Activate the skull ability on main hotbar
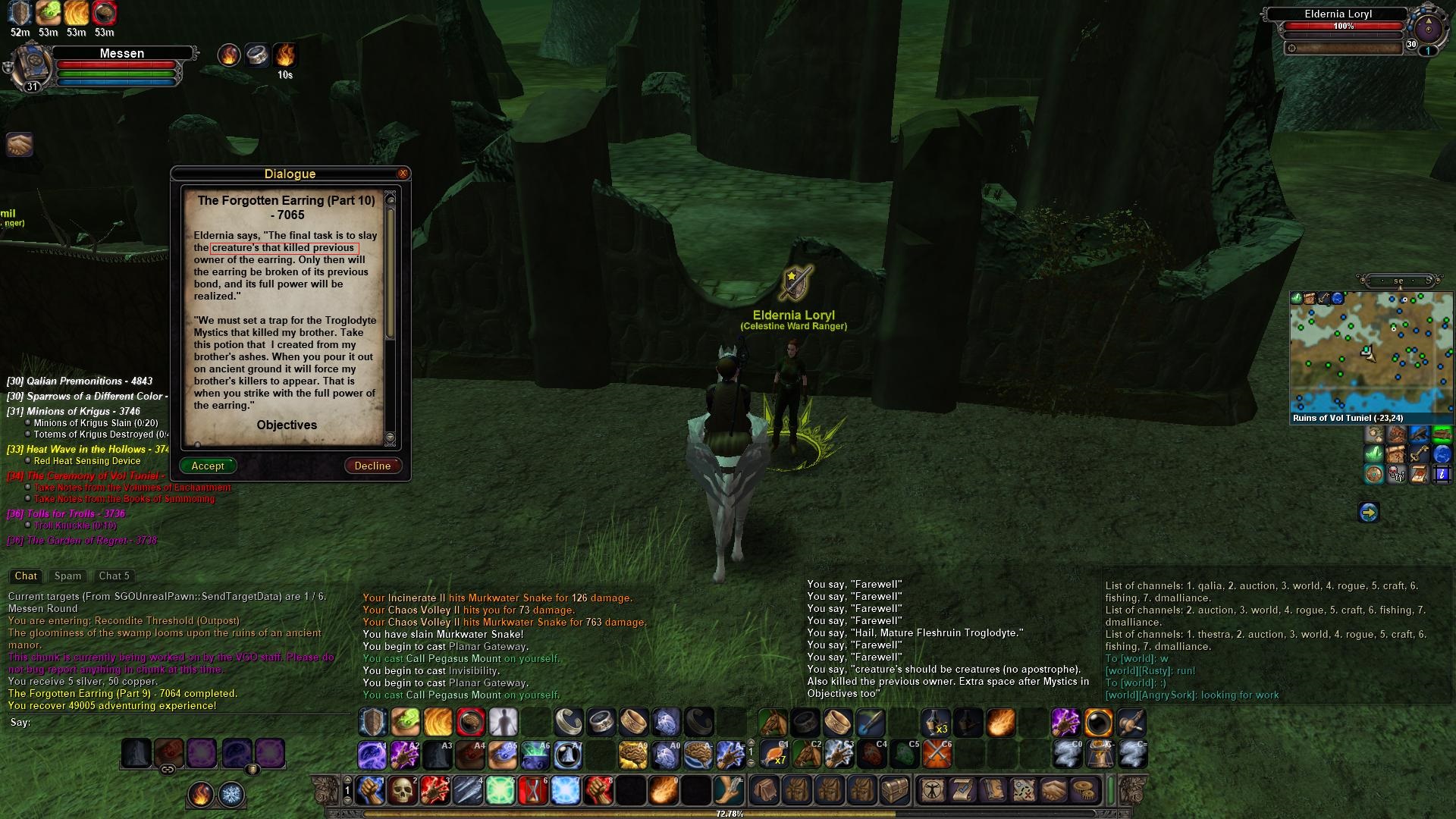Viewport: 1456px width, 819px height. (403, 791)
